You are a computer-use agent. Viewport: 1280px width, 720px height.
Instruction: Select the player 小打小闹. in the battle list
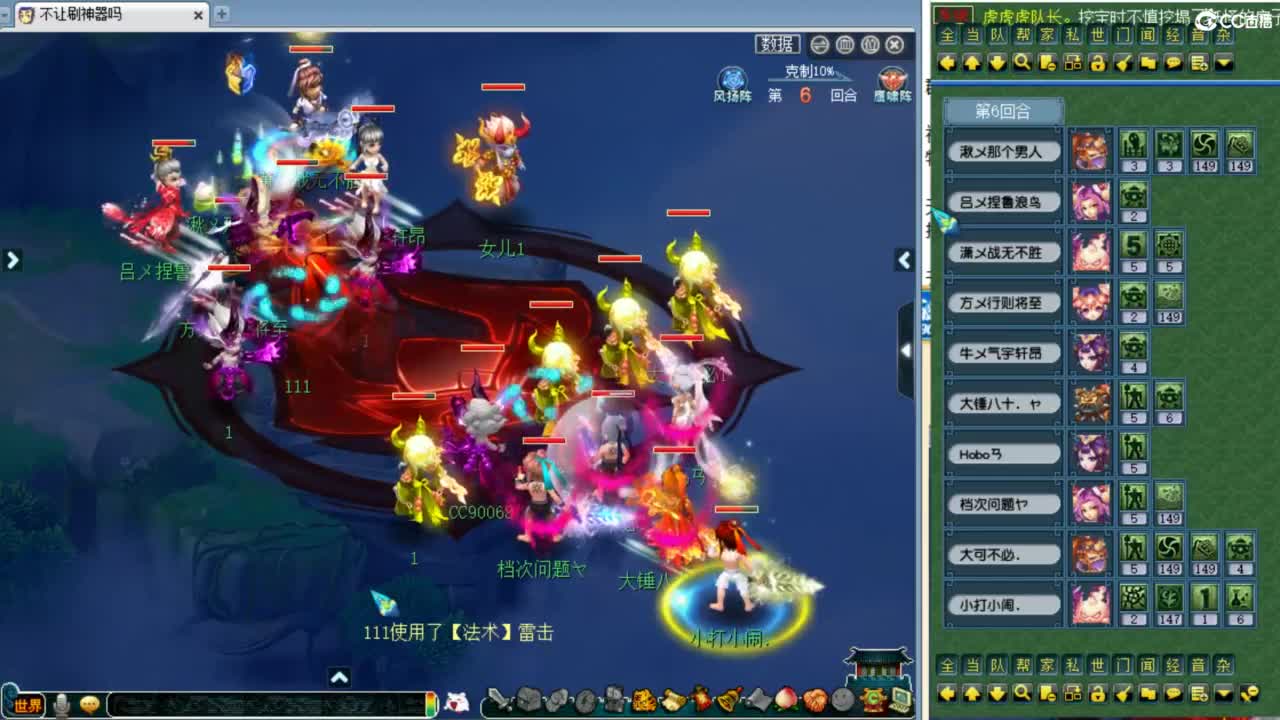point(1002,604)
